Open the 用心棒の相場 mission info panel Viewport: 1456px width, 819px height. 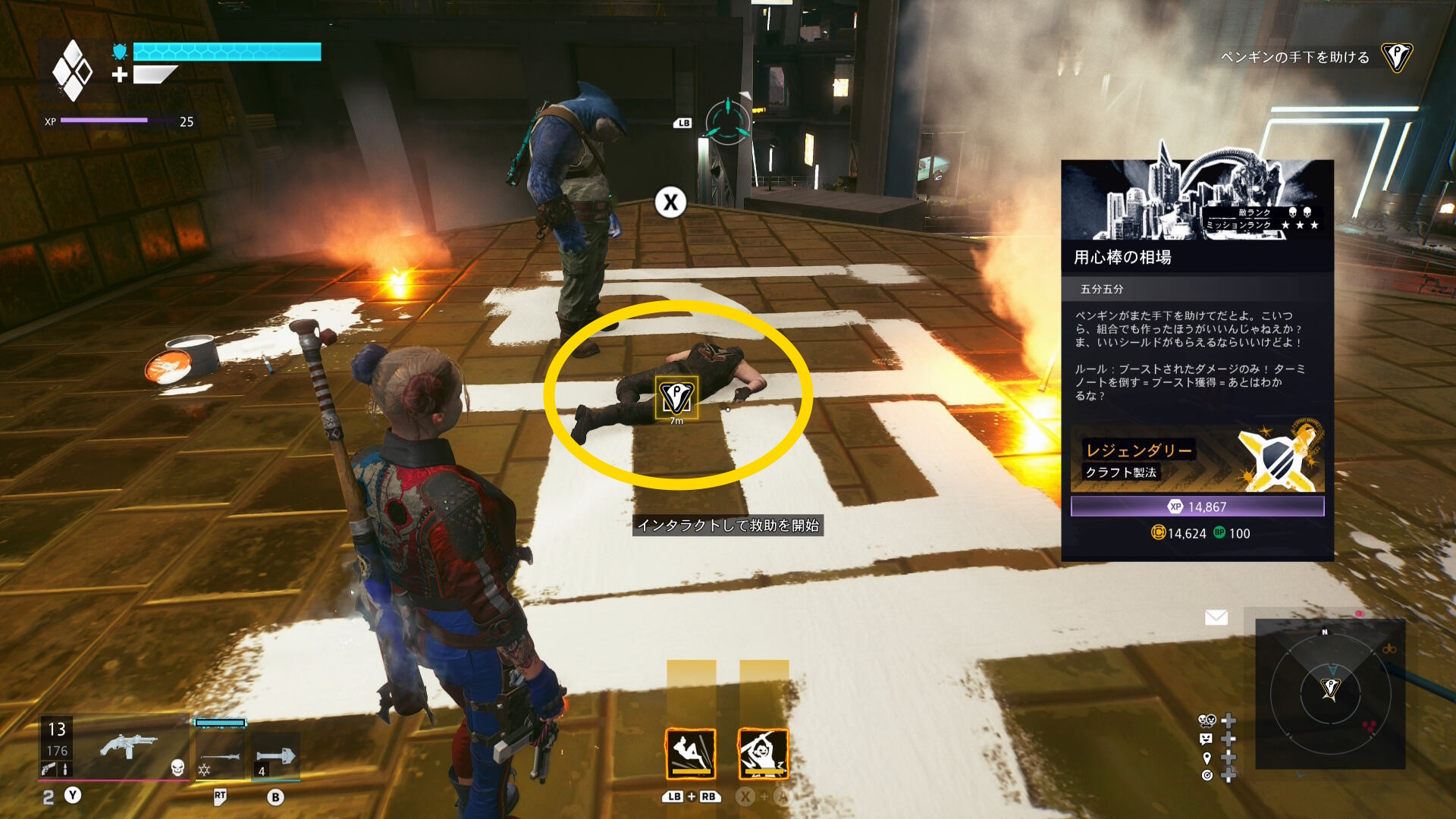pos(1197,257)
